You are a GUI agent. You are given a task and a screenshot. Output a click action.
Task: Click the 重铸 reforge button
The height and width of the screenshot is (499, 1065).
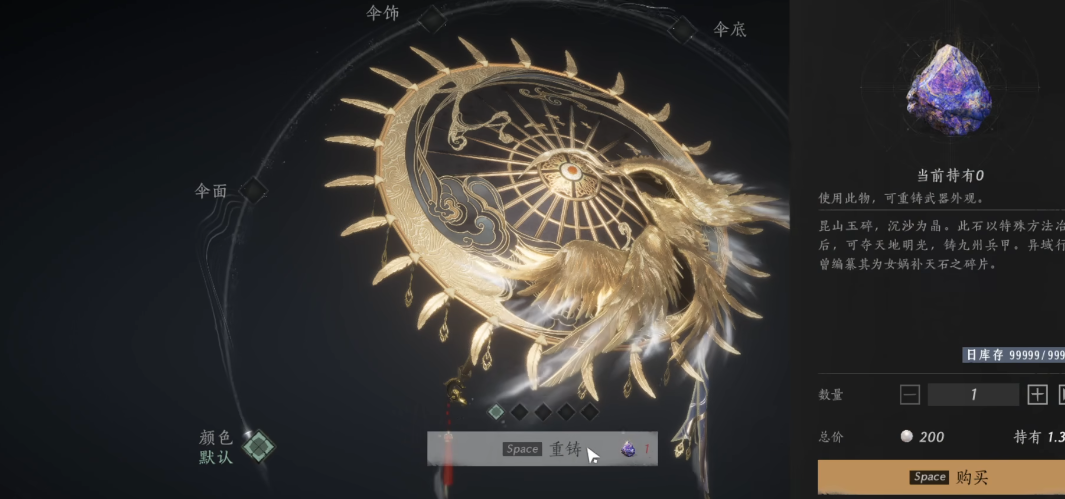click(545, 449)
